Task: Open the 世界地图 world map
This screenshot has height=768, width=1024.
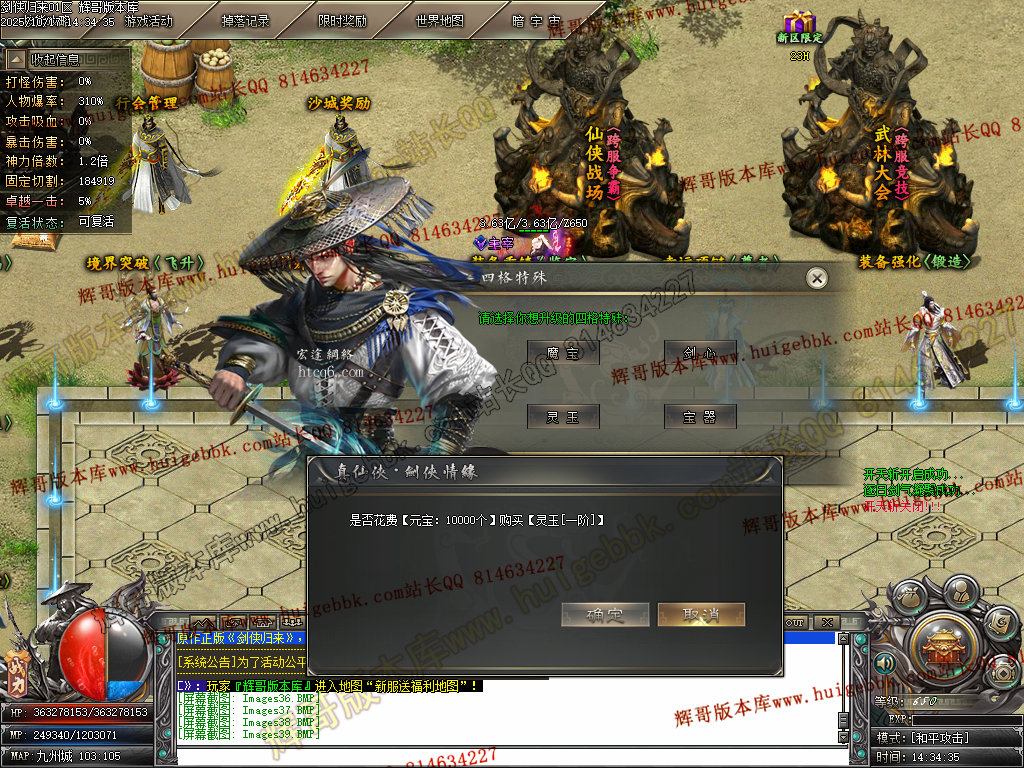Action: coord(439,20)
